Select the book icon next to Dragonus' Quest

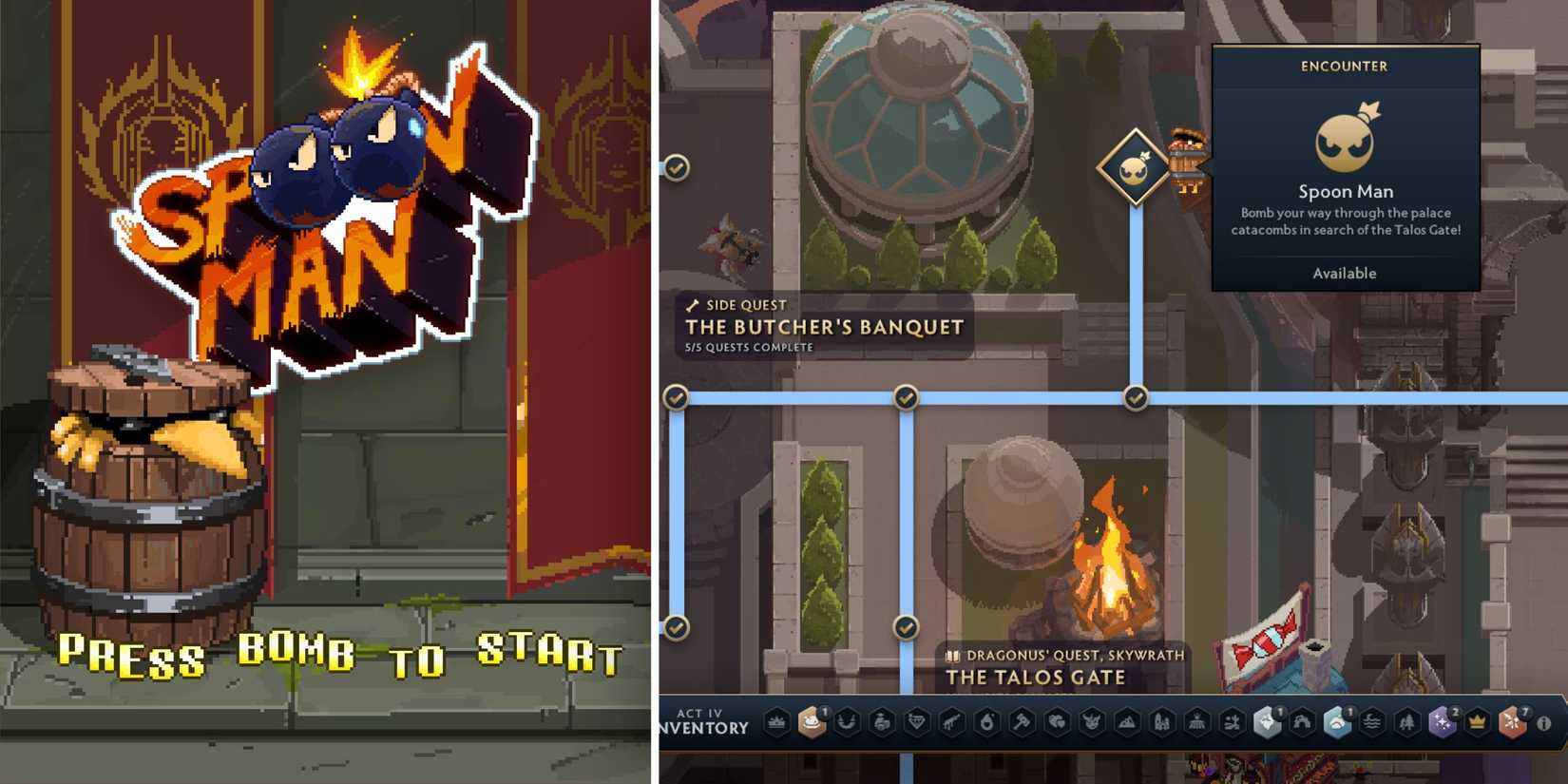click(x=951, y=656)
